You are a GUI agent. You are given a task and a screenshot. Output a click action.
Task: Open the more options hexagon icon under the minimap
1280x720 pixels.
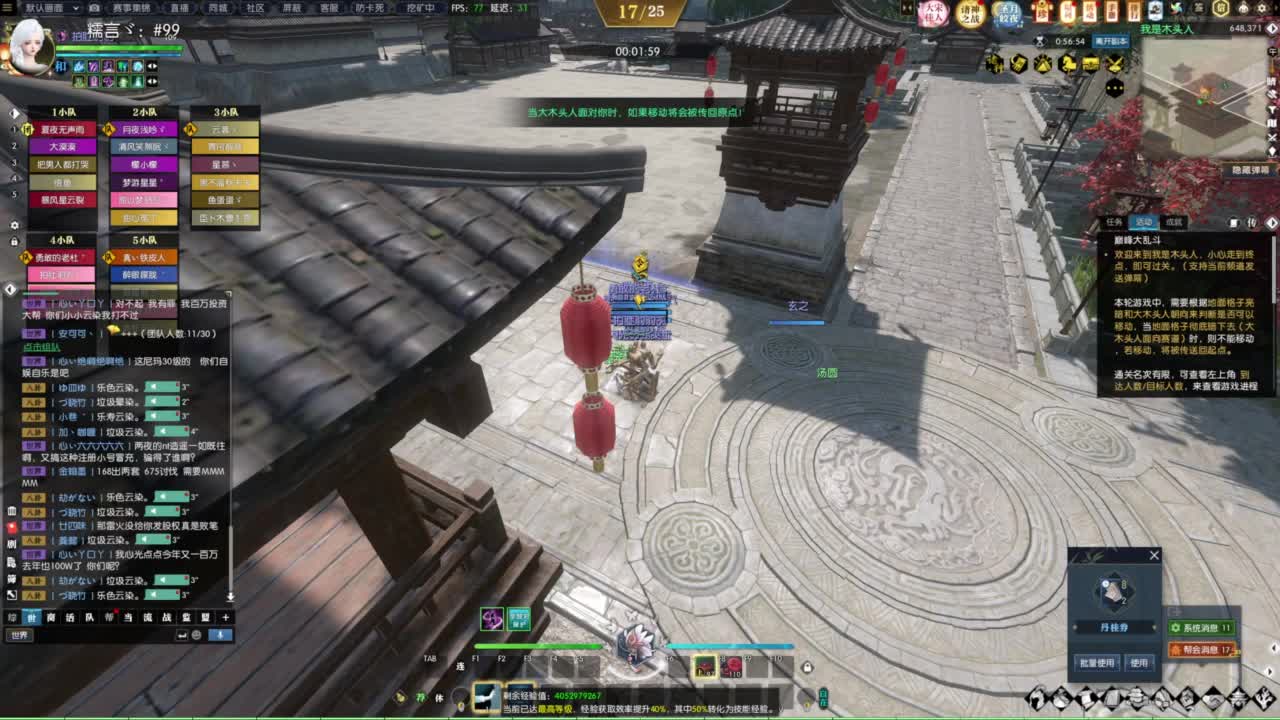point(1114,87)
